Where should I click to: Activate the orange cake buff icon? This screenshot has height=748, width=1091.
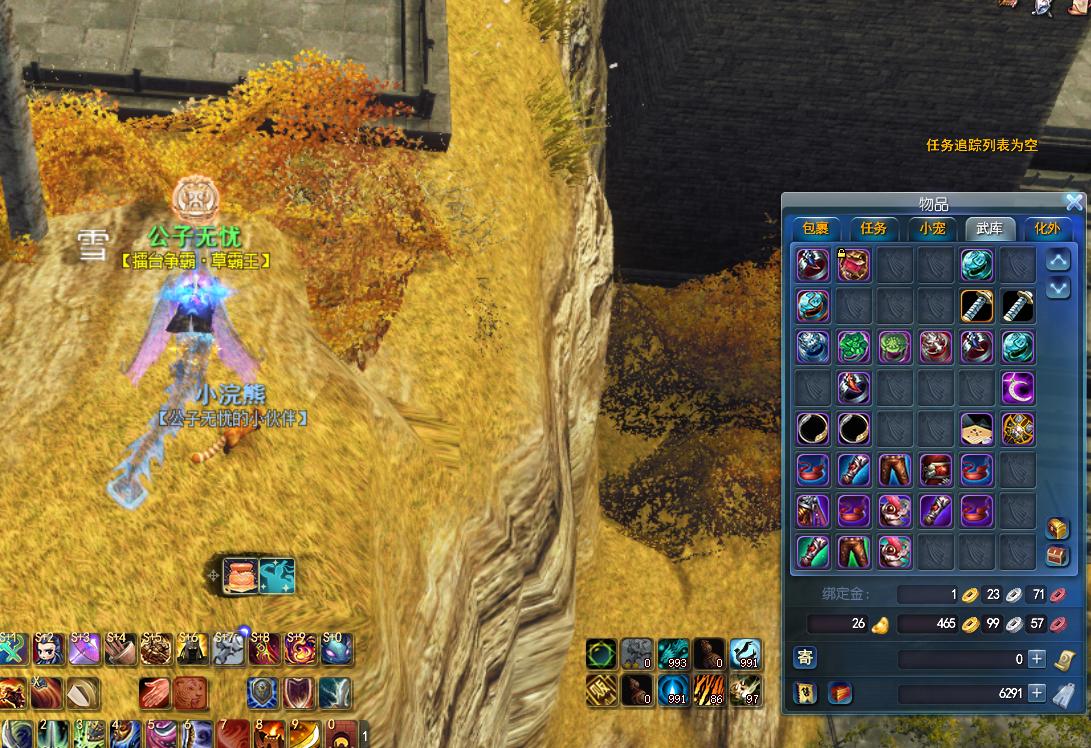pos(241,576)
